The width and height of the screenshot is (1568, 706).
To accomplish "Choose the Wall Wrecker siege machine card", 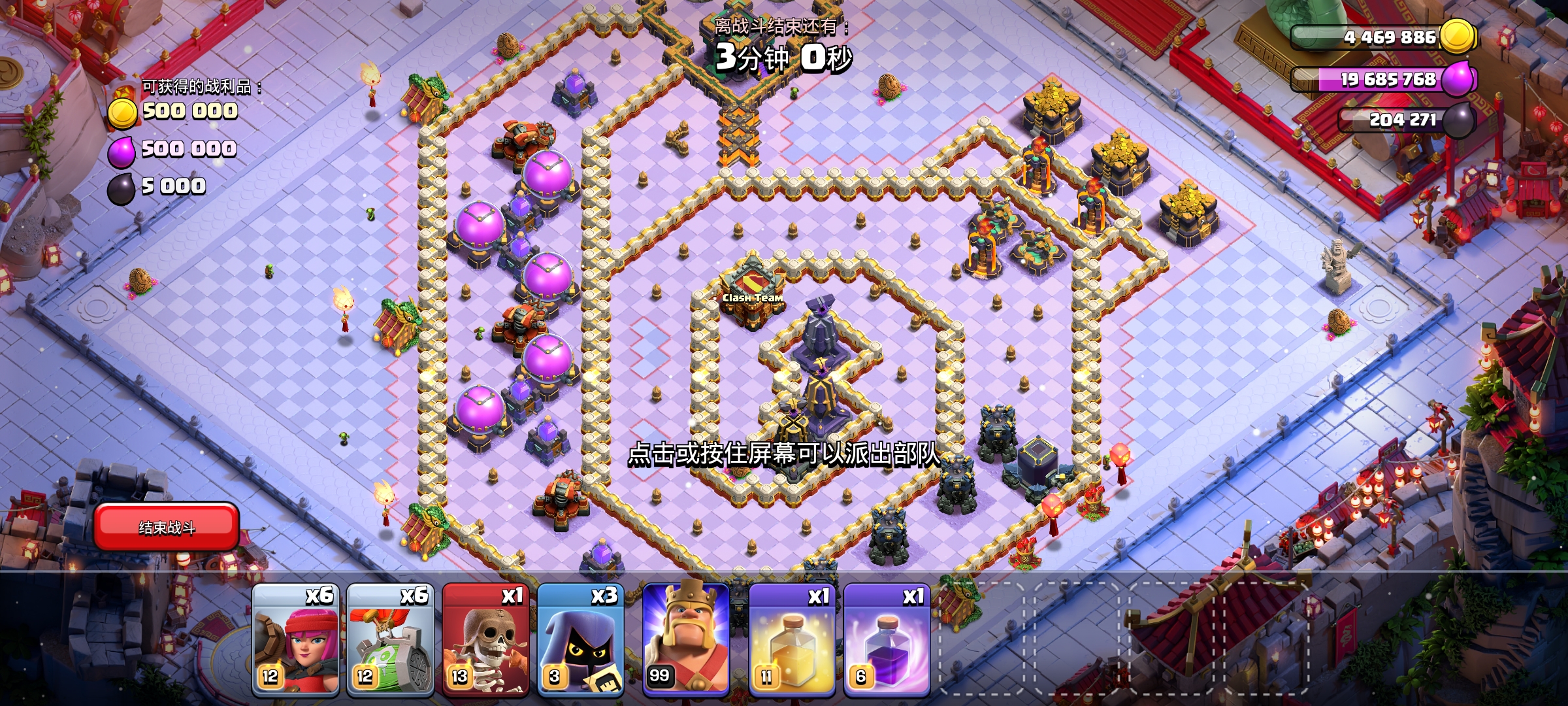I will [x=390, y=639].
